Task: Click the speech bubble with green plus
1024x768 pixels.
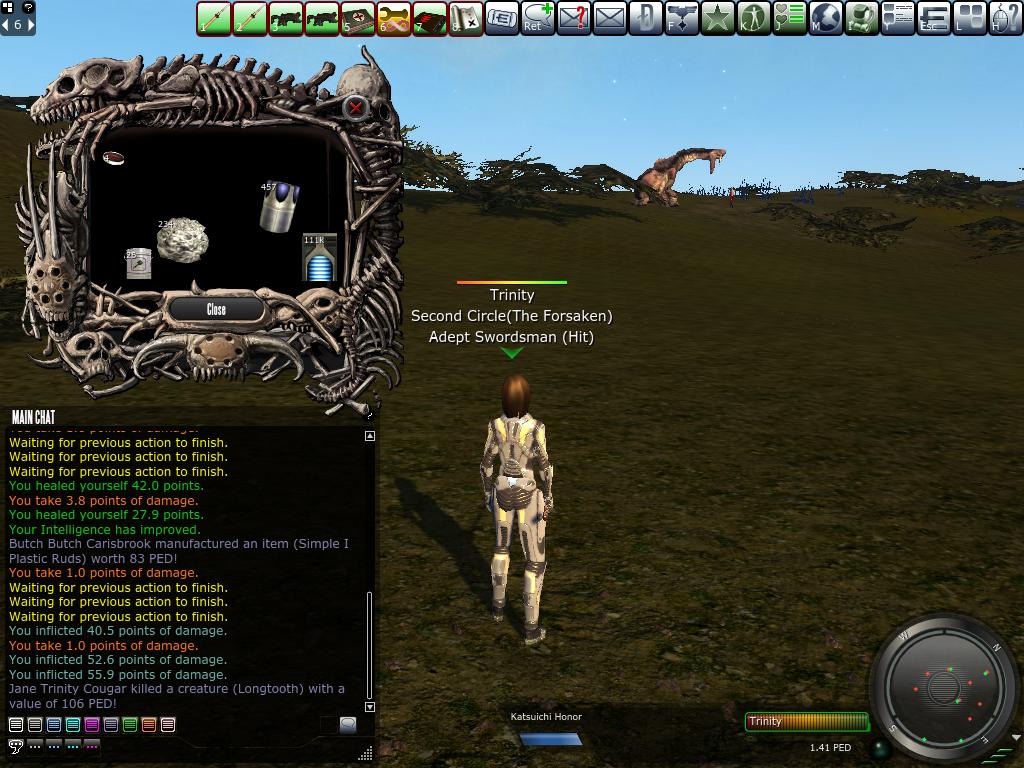Action: click(538, 18)
